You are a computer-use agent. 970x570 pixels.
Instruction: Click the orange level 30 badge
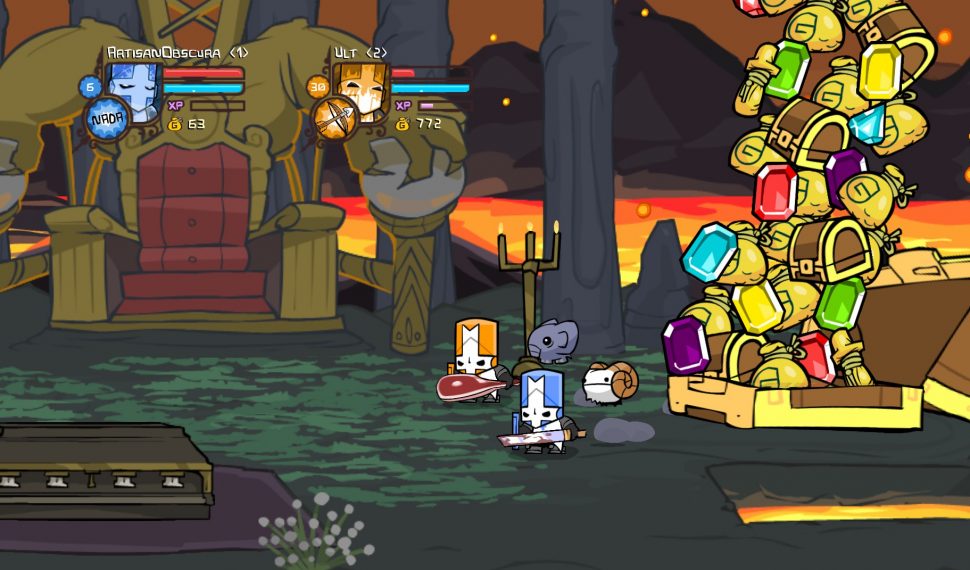pyautogui.click(x=319, y=86)
